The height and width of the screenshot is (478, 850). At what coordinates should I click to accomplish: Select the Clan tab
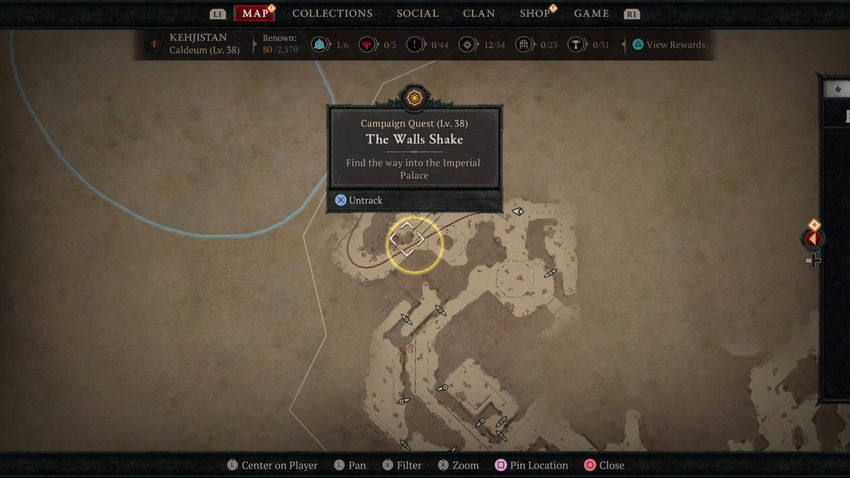(479, 14)
